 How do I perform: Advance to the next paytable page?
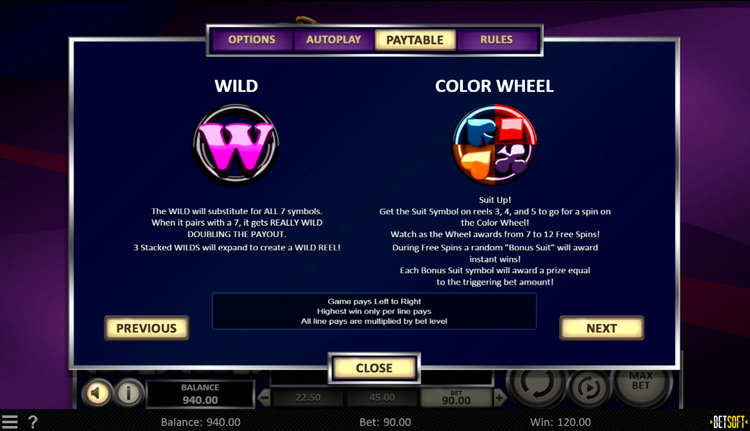pos(601,328)
